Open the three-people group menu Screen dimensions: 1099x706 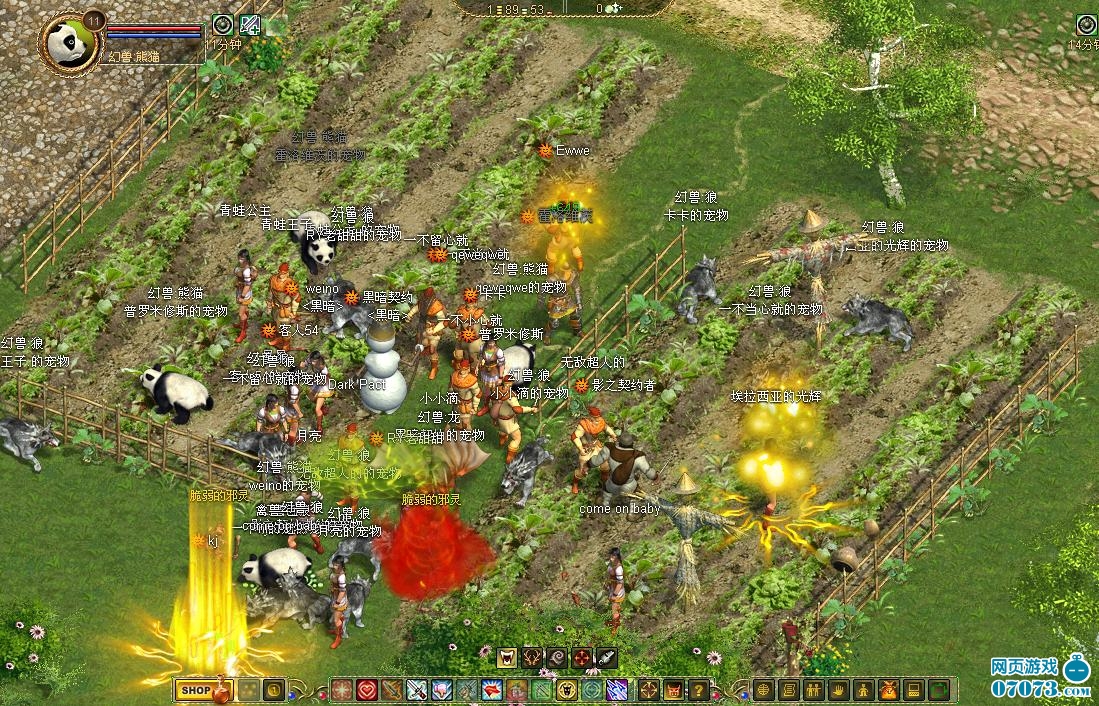[813, 690]
